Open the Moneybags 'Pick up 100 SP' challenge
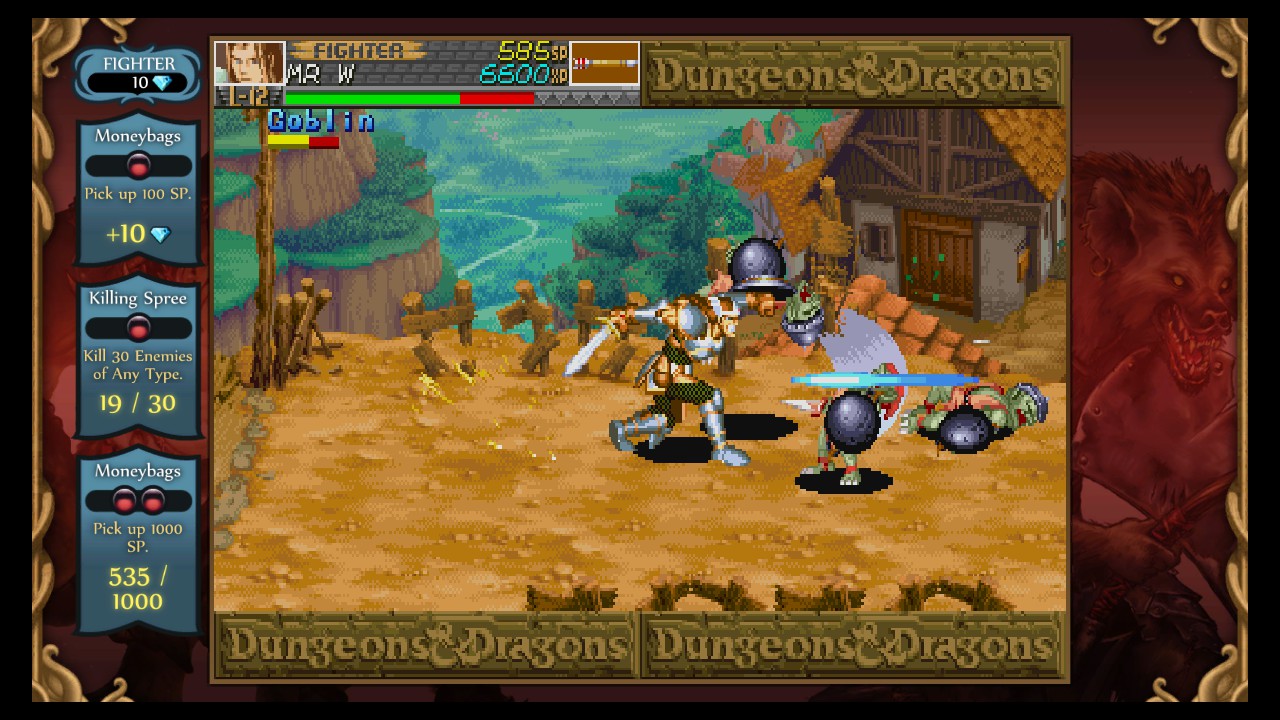This screenshot has height=720, width=1280. point(138,190)
